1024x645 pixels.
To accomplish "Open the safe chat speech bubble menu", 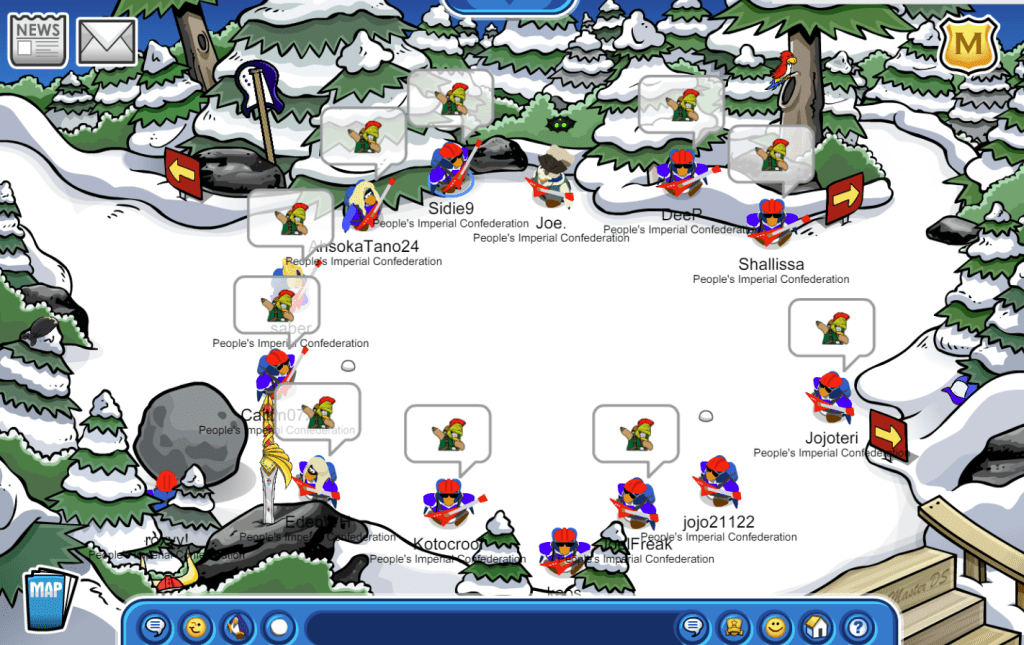I will (156, 628).
